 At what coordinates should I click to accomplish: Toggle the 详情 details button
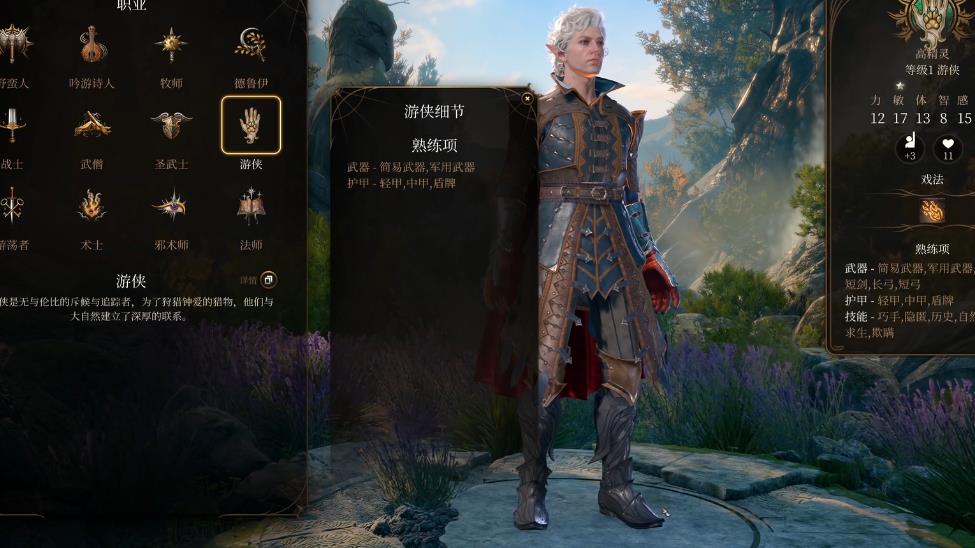coord(267,280)
